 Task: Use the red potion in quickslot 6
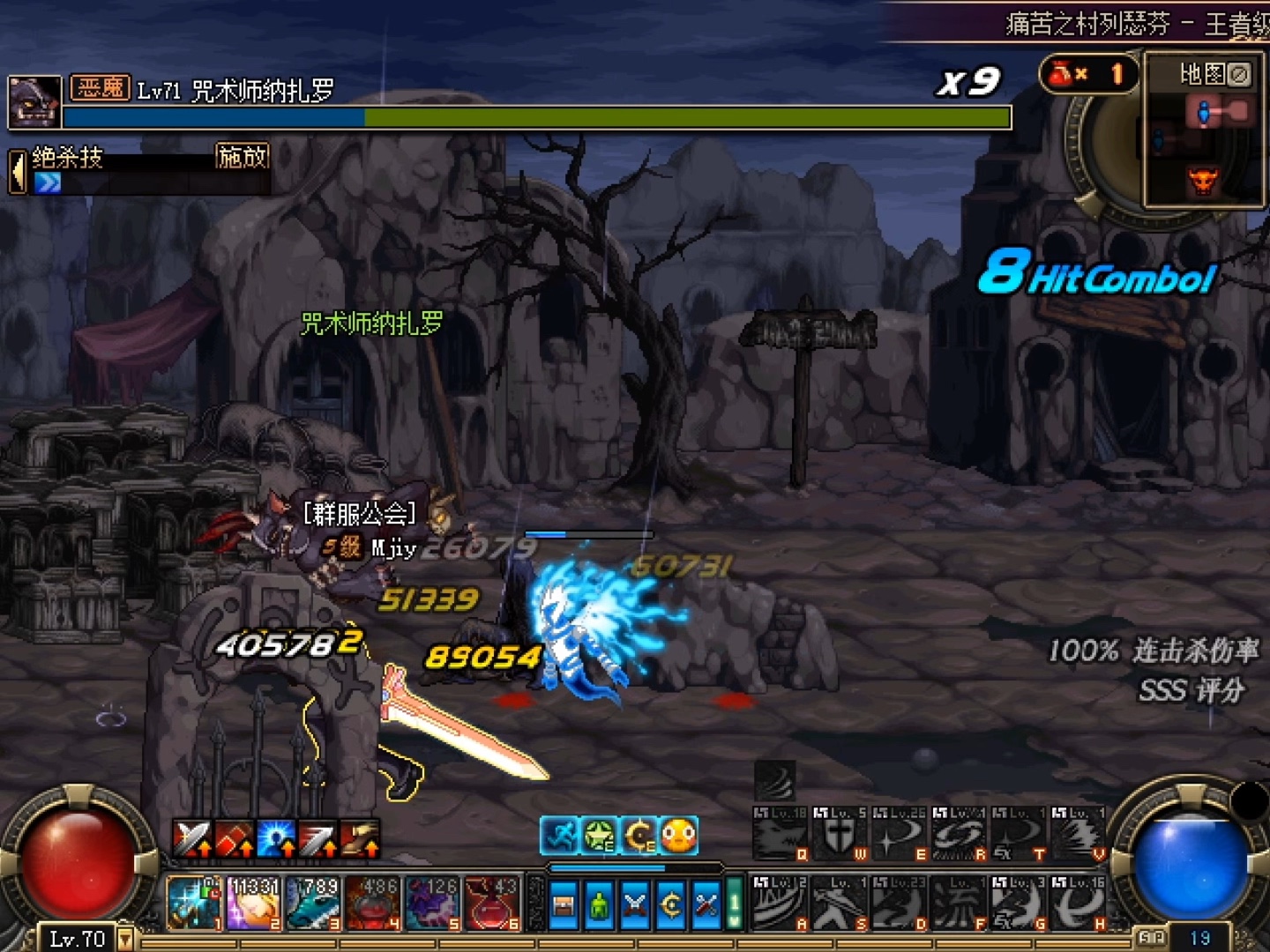pos(492,903)
